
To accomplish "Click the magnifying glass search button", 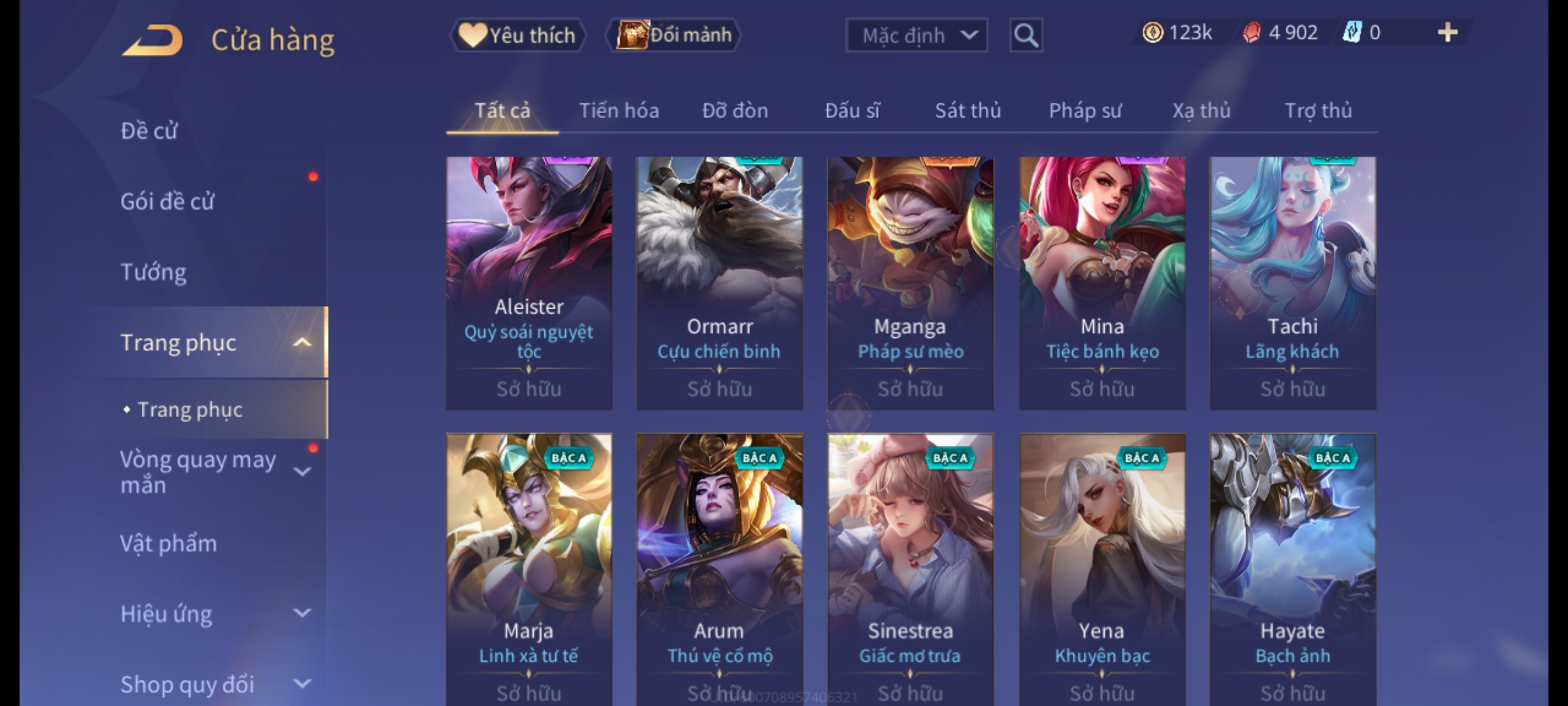I will click(1026, 35).
